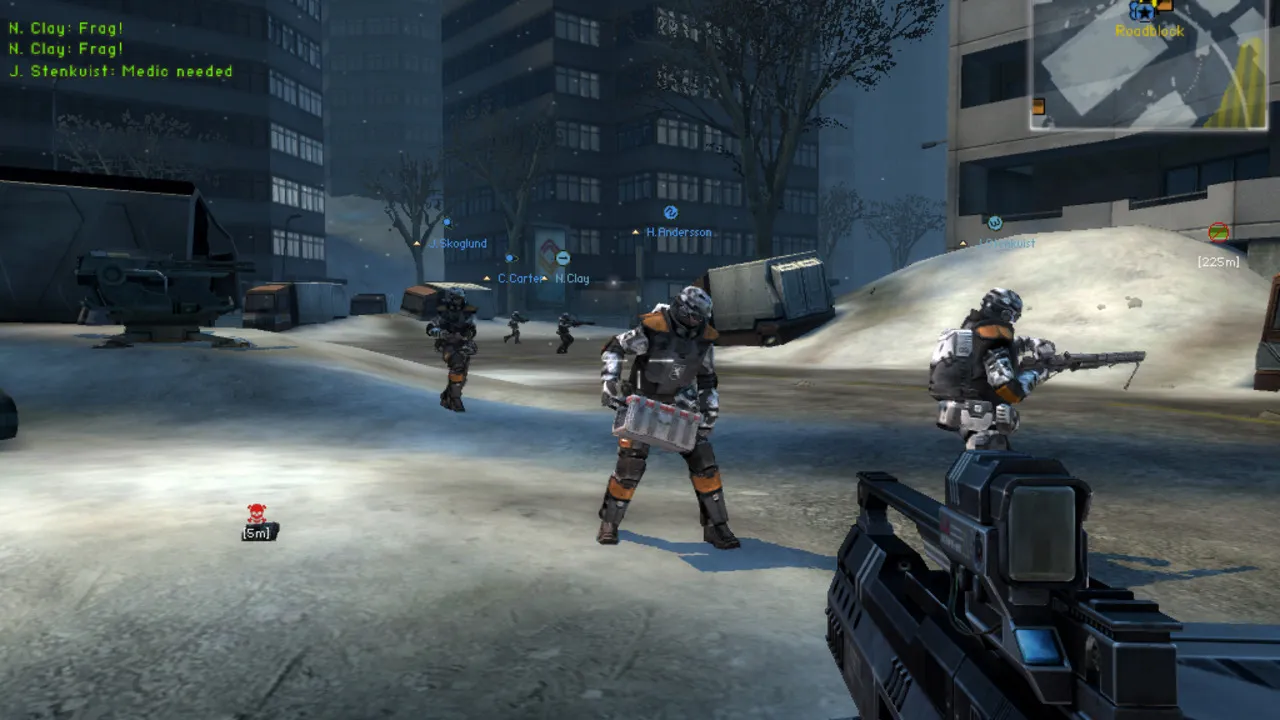Toggle the yellow squad triangle beside J.Skoglund

click(x=416, y=243)
